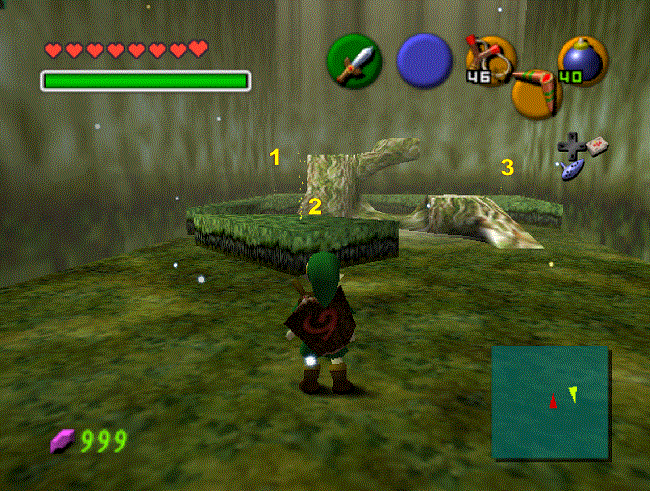Viewport: 650px width, 491px height.
Task: Open the teal minimap
Action: pyautogui.click(x=550, y=401)
